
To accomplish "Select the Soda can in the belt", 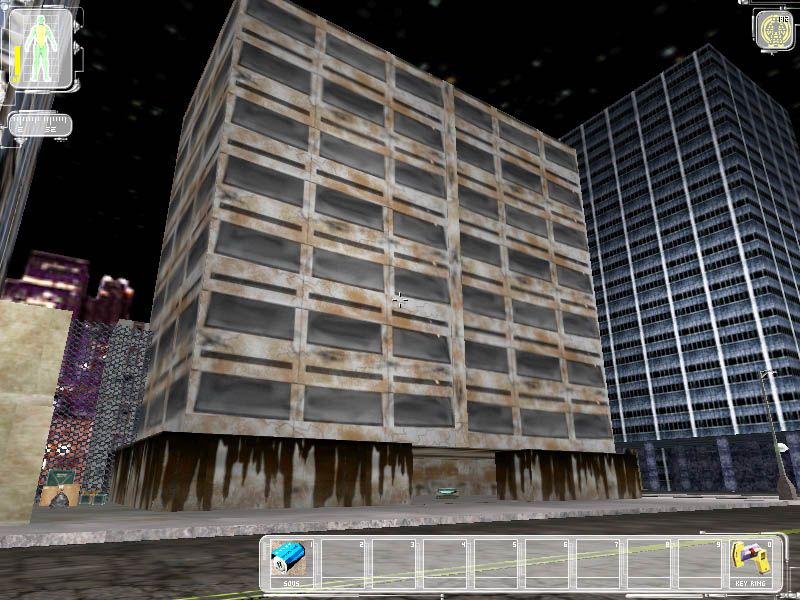I will pos(291,562).
